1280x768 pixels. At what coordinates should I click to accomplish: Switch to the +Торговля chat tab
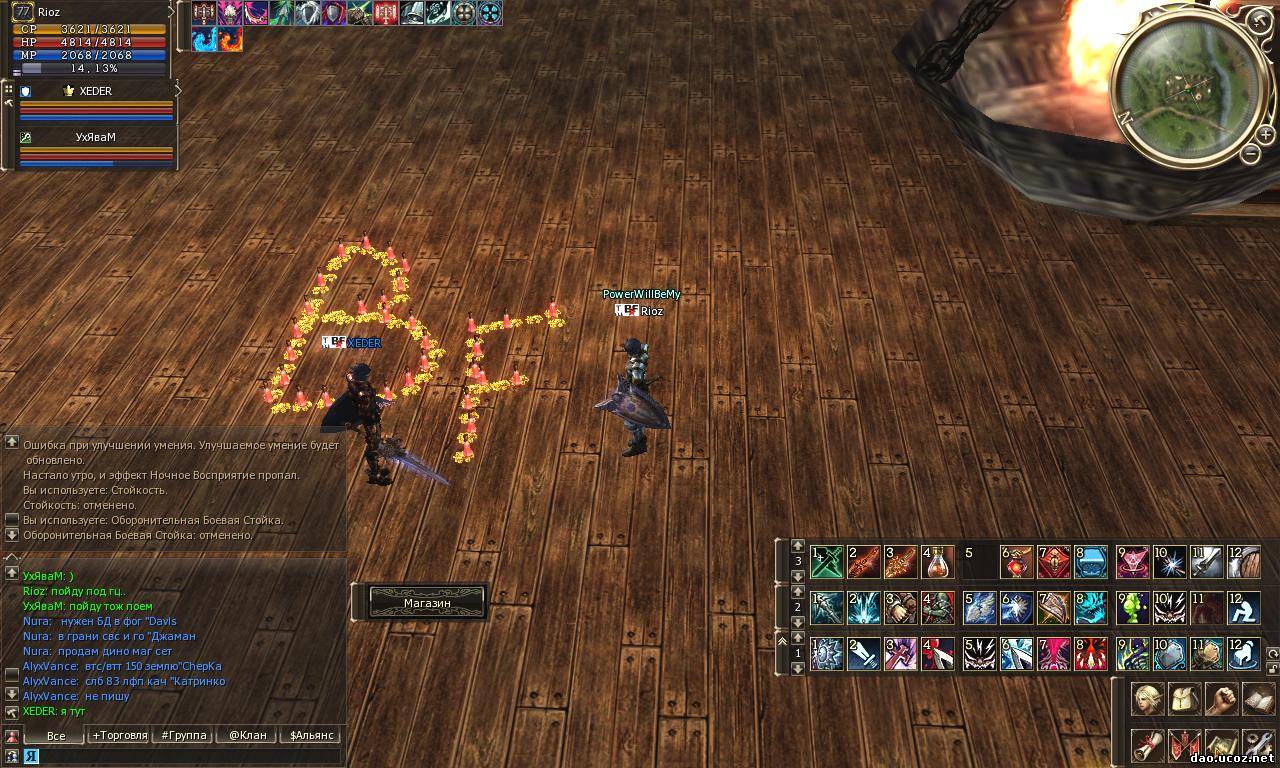120,735
